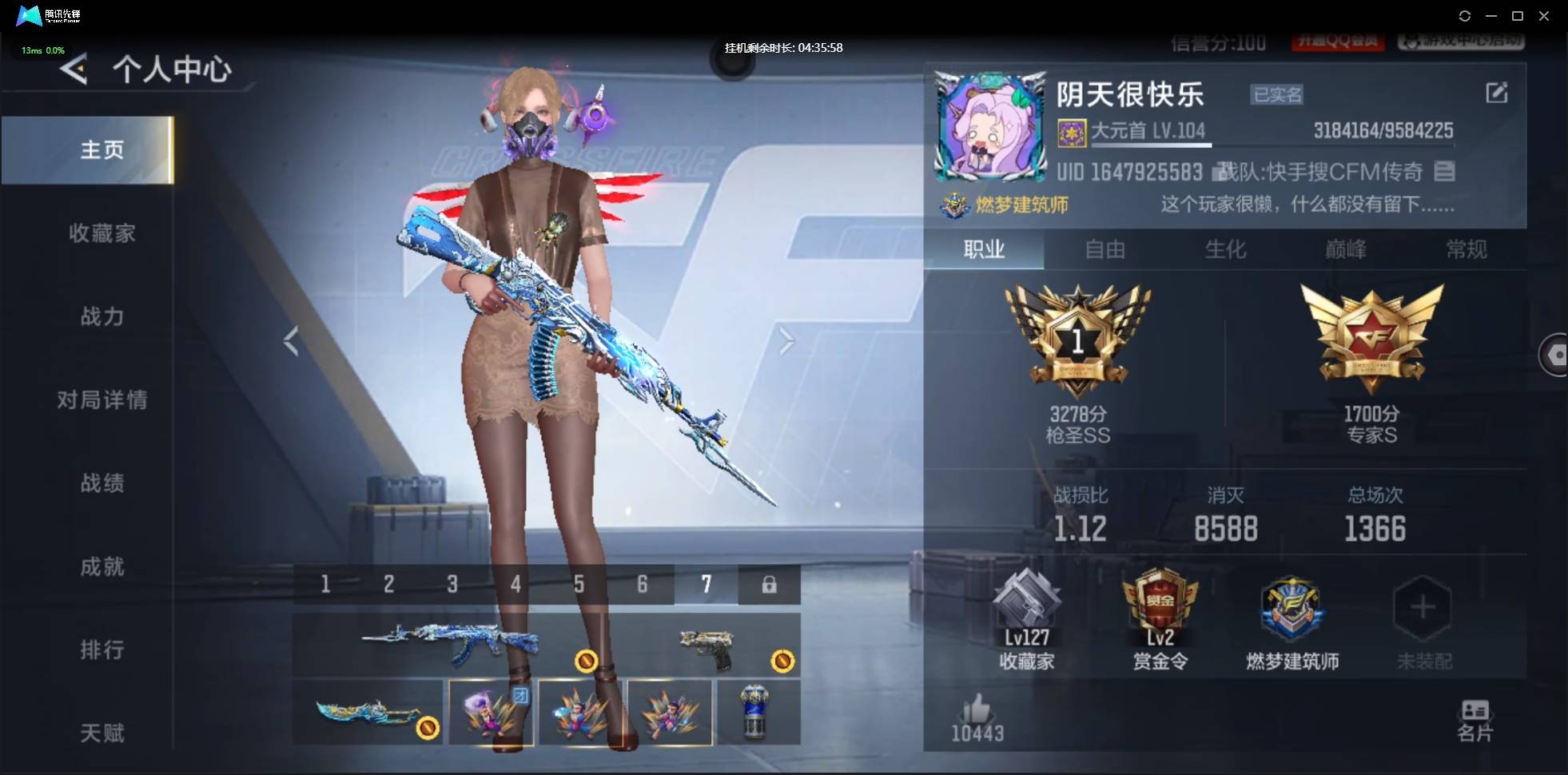Expand the right arrow of character carousel

[786, 341]
